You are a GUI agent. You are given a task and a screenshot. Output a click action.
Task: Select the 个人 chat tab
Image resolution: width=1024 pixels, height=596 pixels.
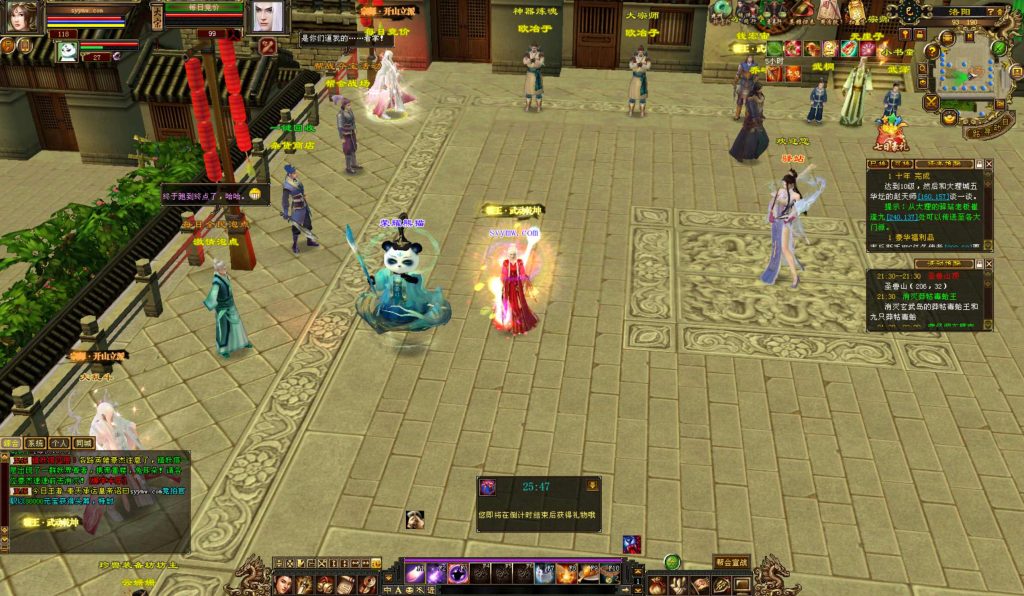tap(60, 443)
